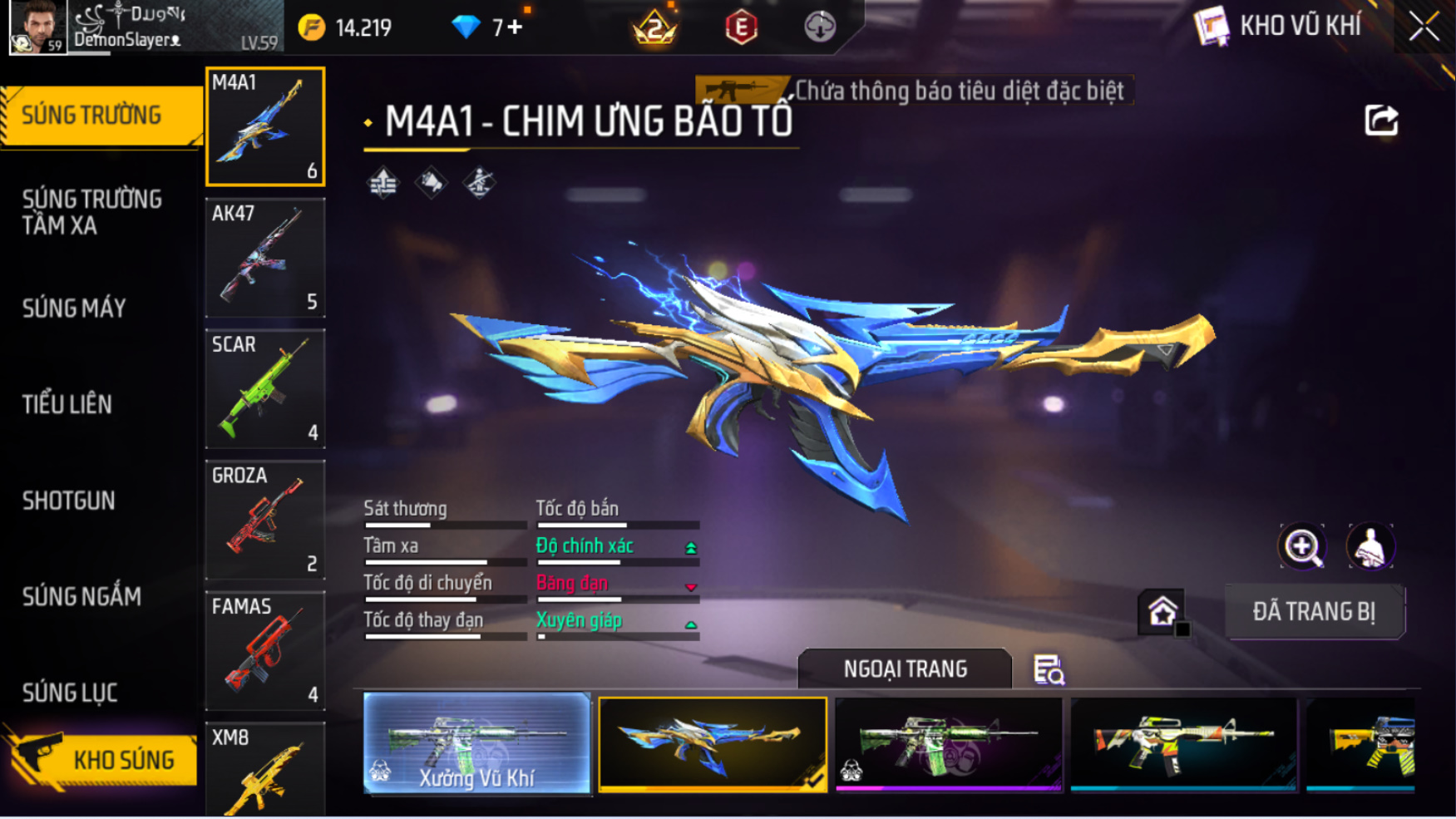Select the Xưởng Vũ Khí skin thumbnail
This screenshot has width=1456, height=819.
(476, 744)
